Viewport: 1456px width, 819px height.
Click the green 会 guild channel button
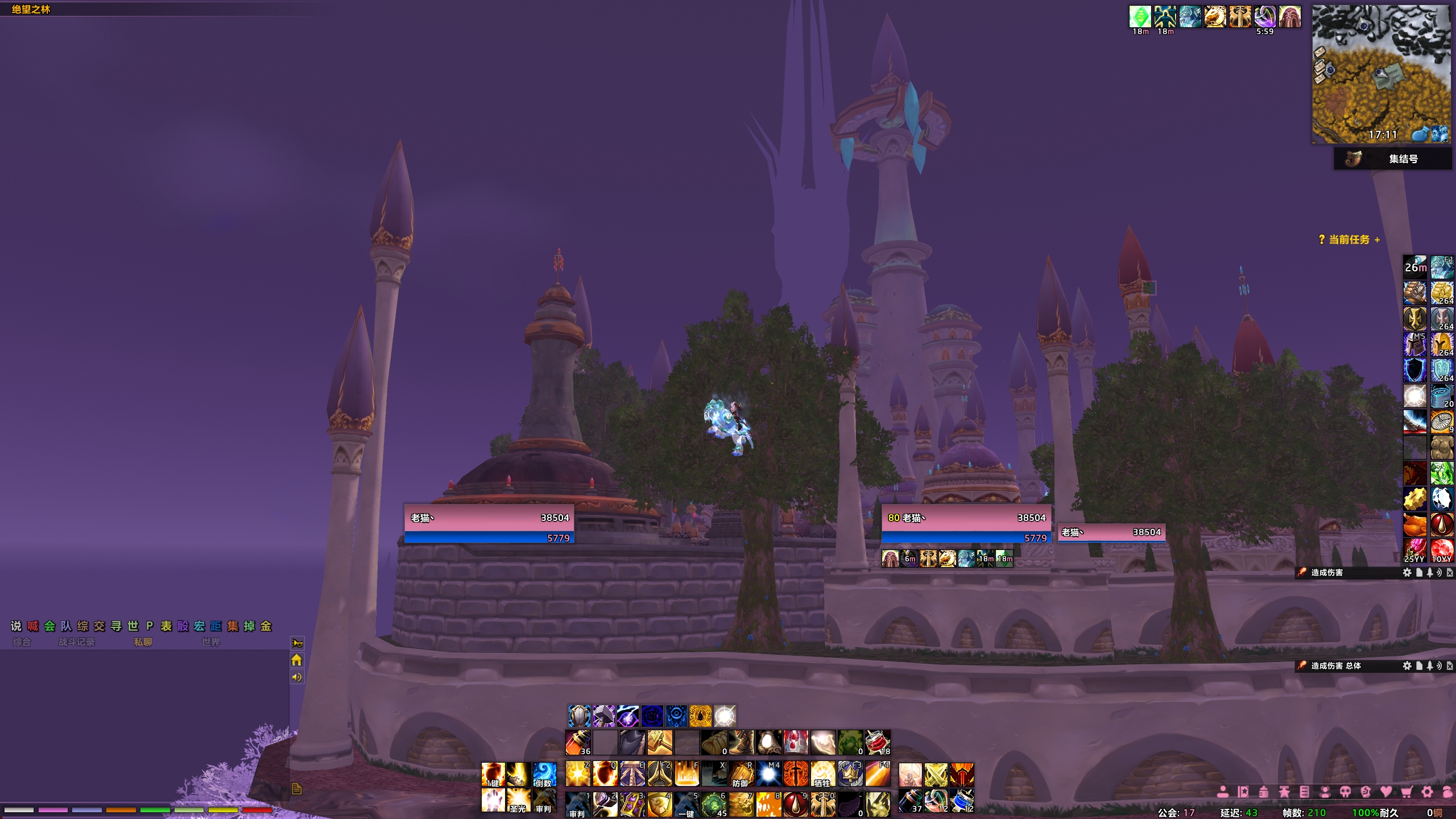(49, 626)
